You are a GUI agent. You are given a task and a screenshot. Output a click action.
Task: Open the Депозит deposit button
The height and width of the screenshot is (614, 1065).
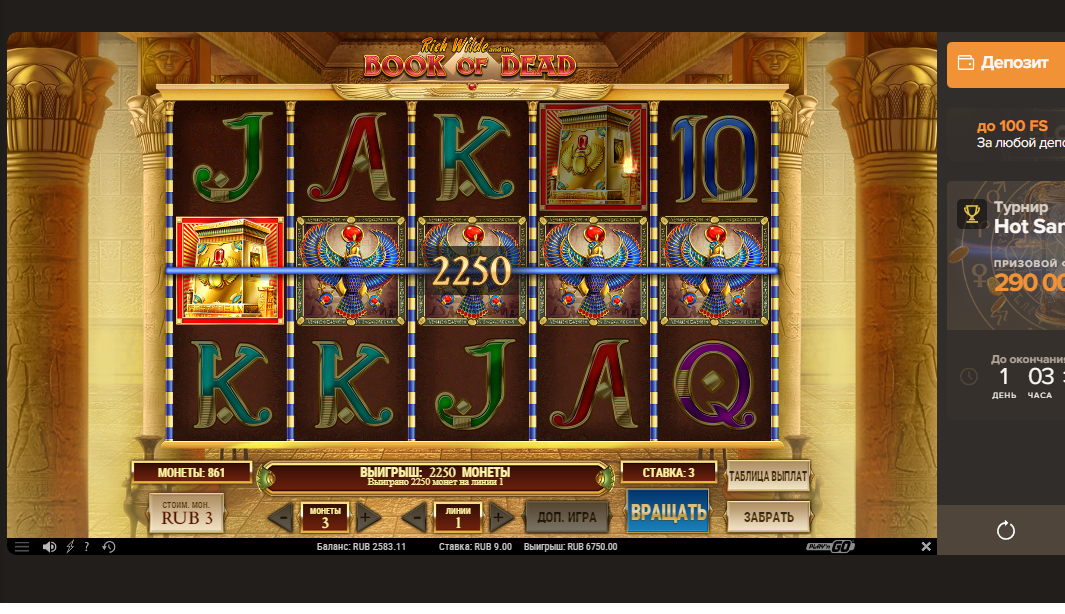(1006, 63)
